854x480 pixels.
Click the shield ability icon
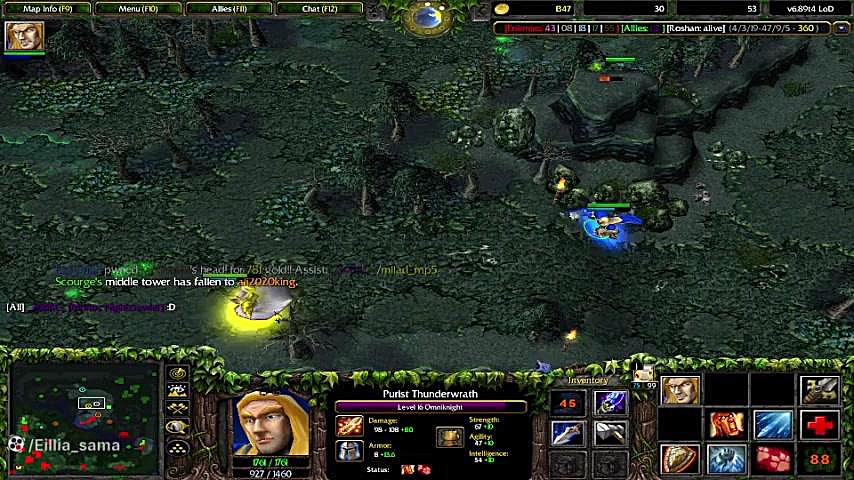click(680, 459)
